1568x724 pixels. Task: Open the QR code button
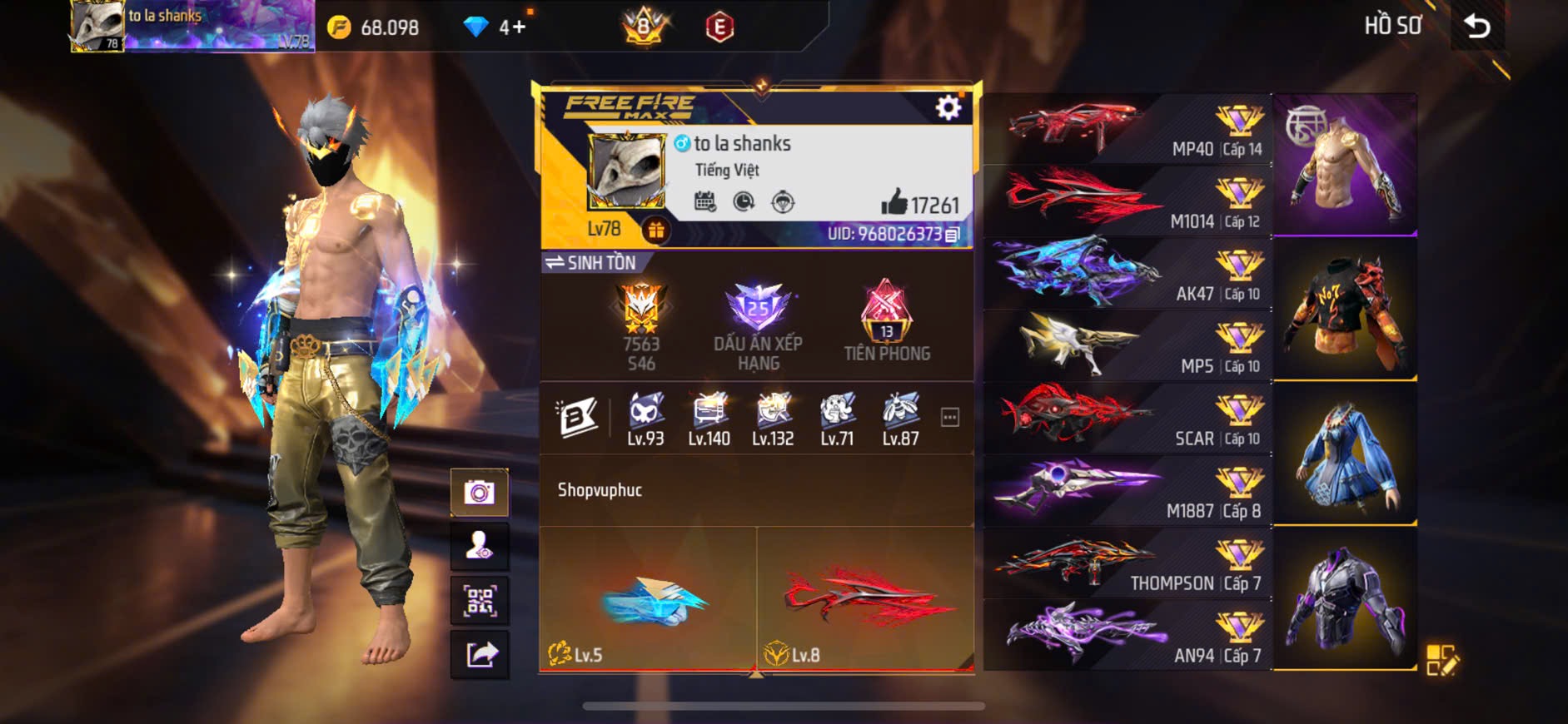479,601
